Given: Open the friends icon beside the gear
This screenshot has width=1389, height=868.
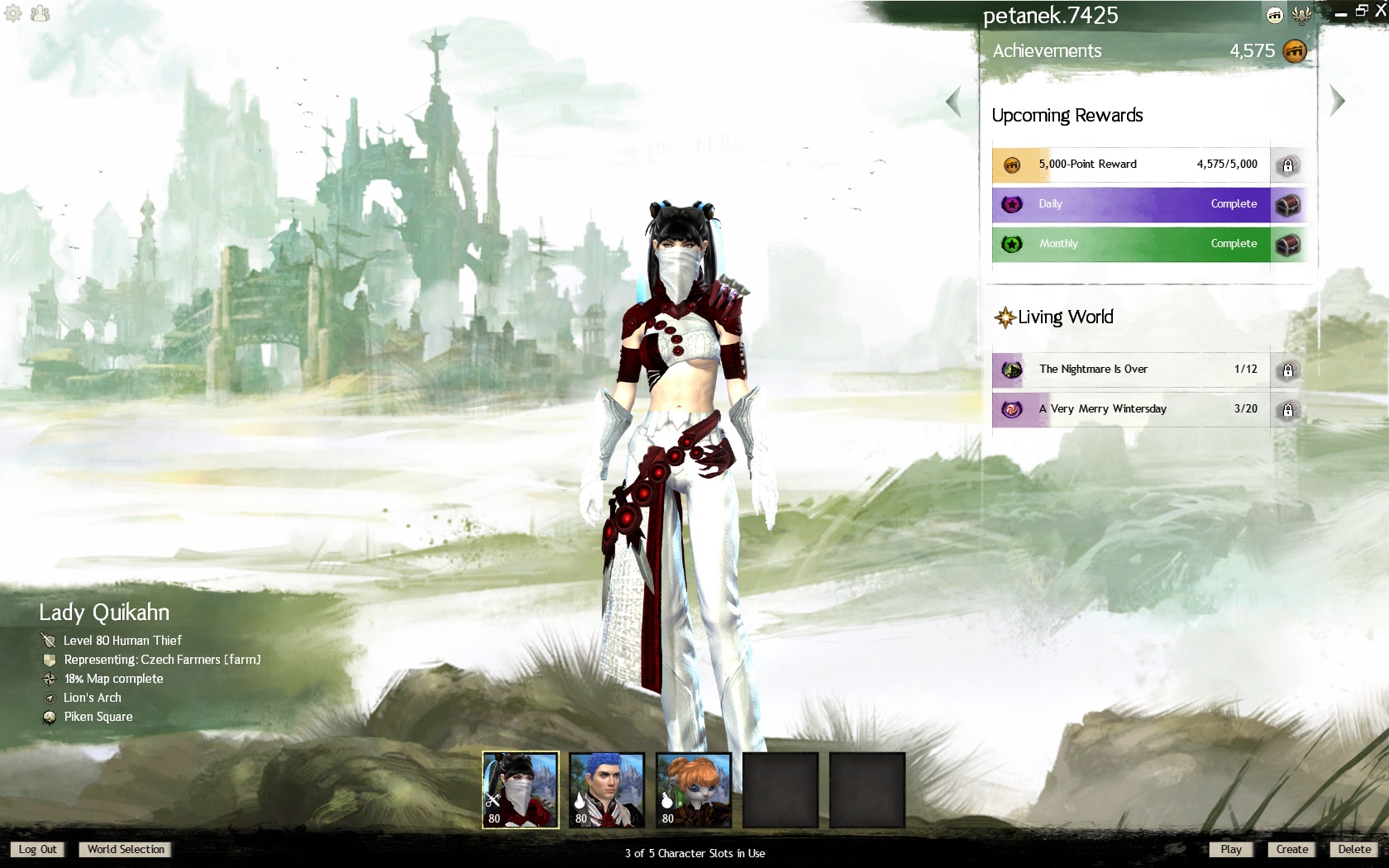Looking at the screenshot, I should click(x=40, y=13).
